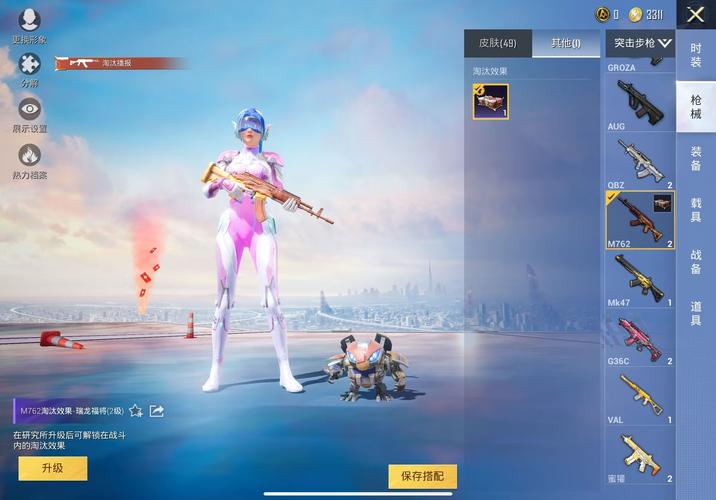This screenshot has width=716, height=500.
Task: Switch to the 装备 equipment category
Action: click(696, 159)
